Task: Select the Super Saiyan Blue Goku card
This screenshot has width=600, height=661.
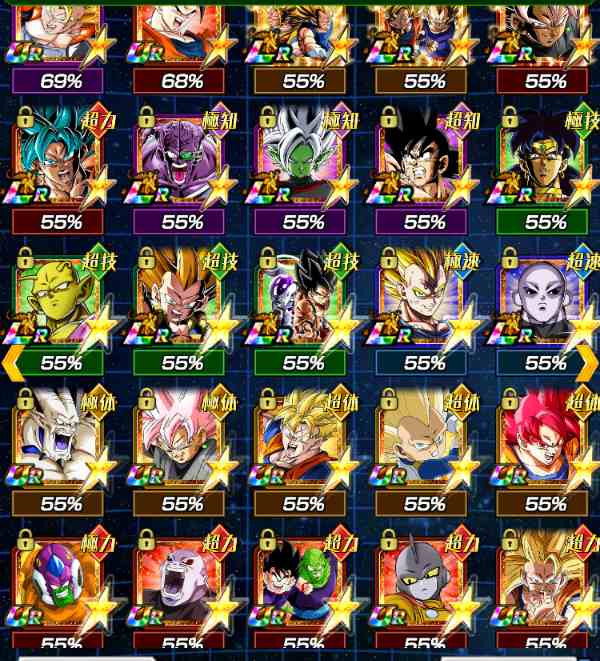Action: [61, 160]
